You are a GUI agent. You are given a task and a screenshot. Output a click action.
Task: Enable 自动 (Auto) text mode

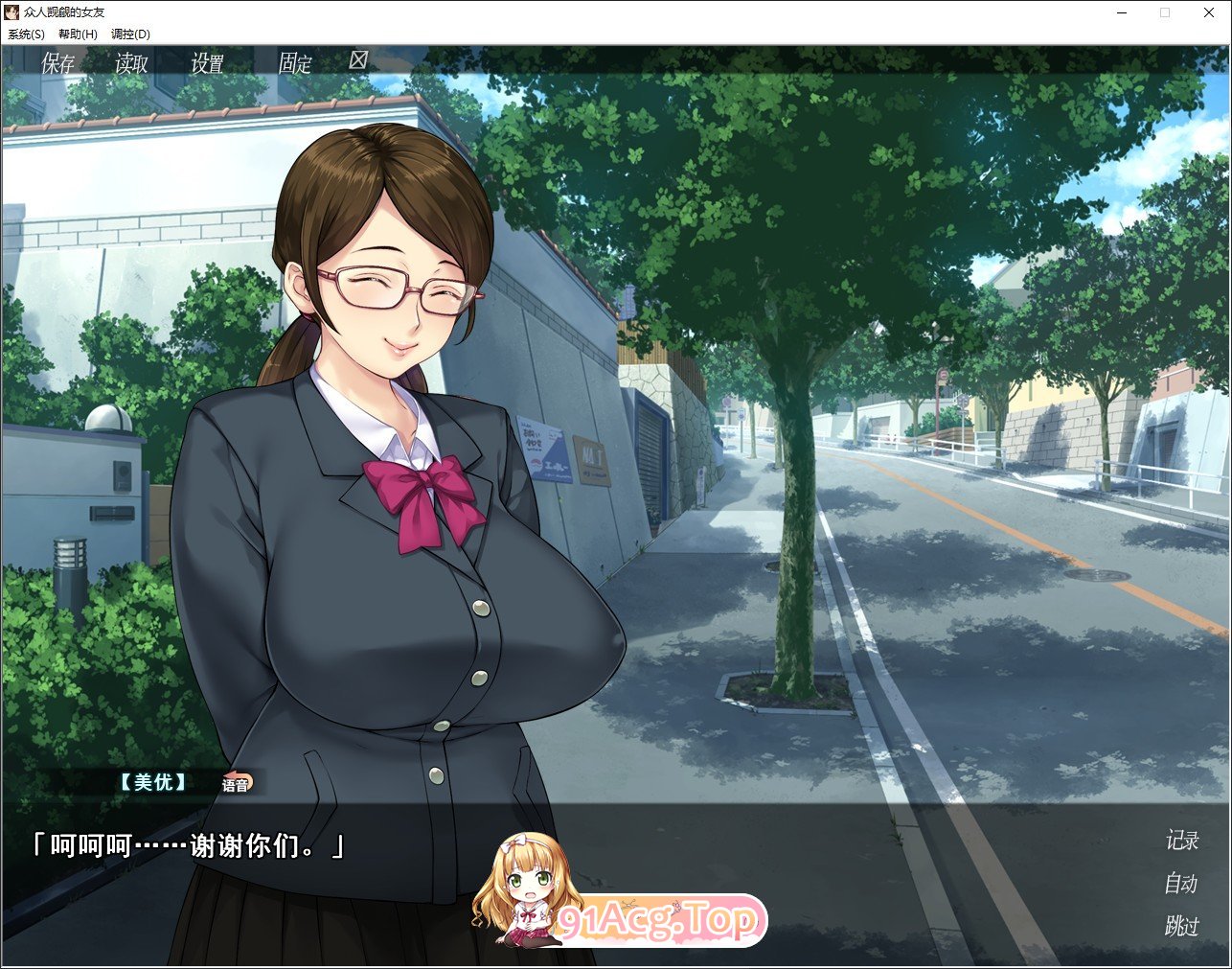[x=1181, y=883]
